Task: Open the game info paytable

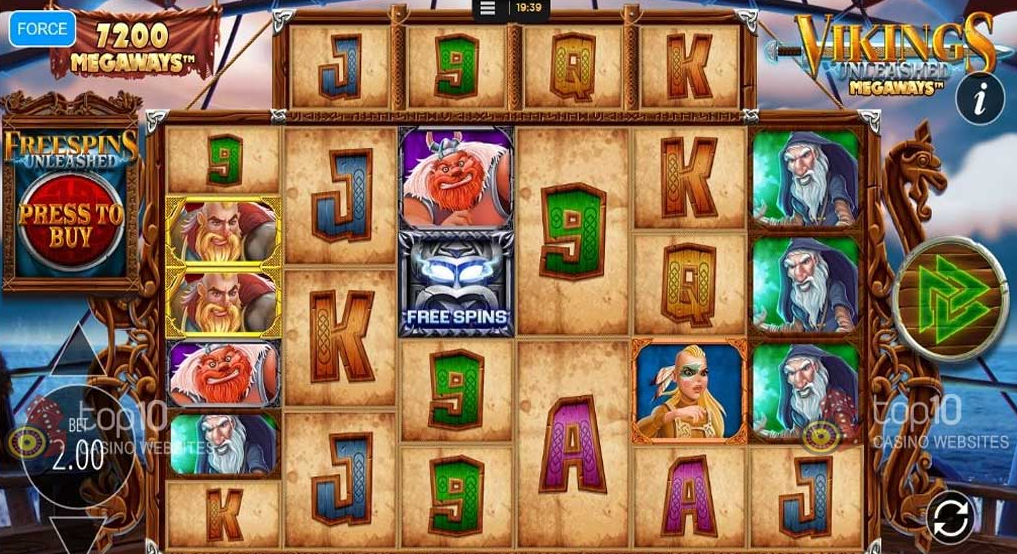Action: pos(979,98)
